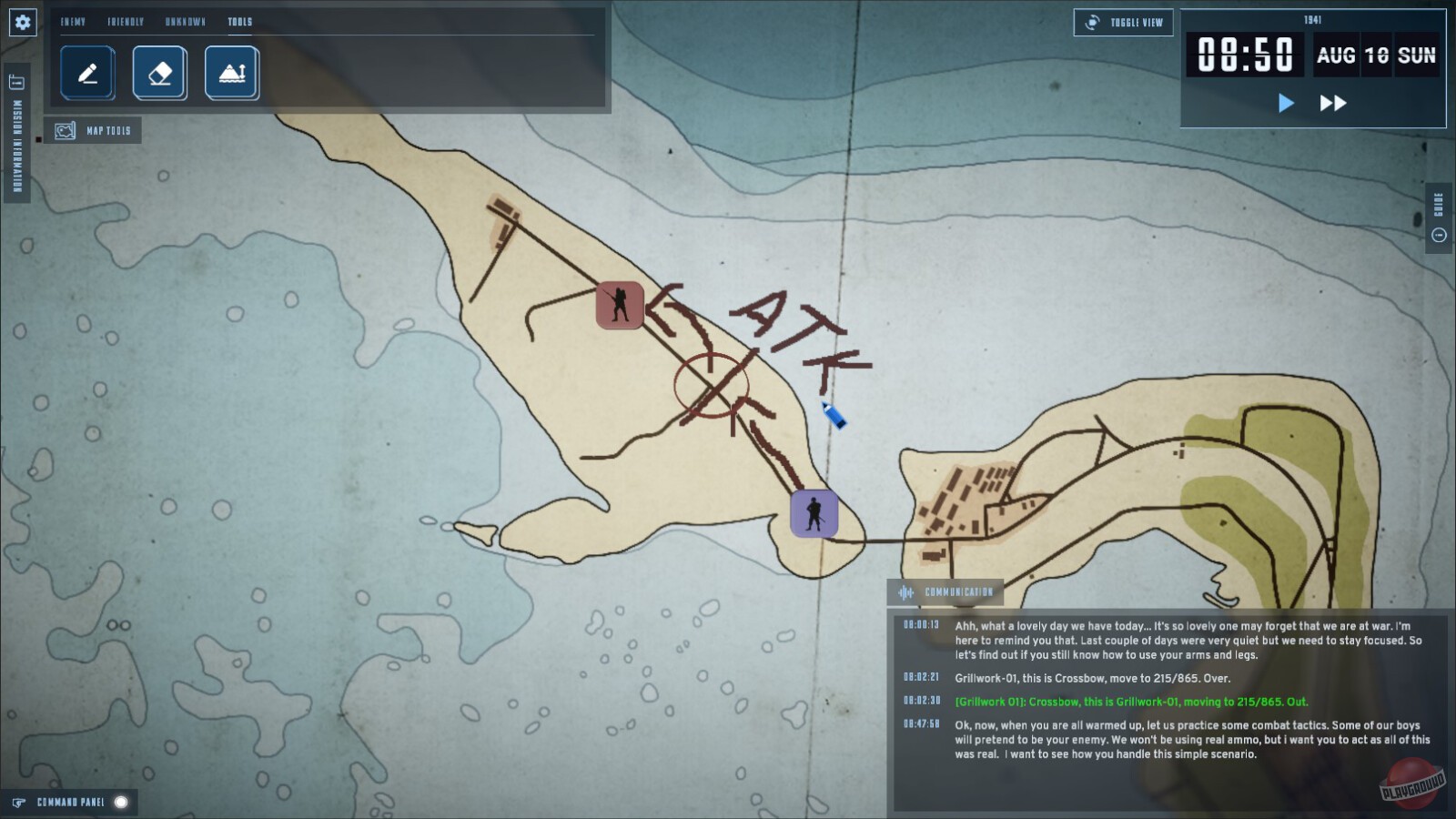Switch to the Enemy markers tab

73,20
